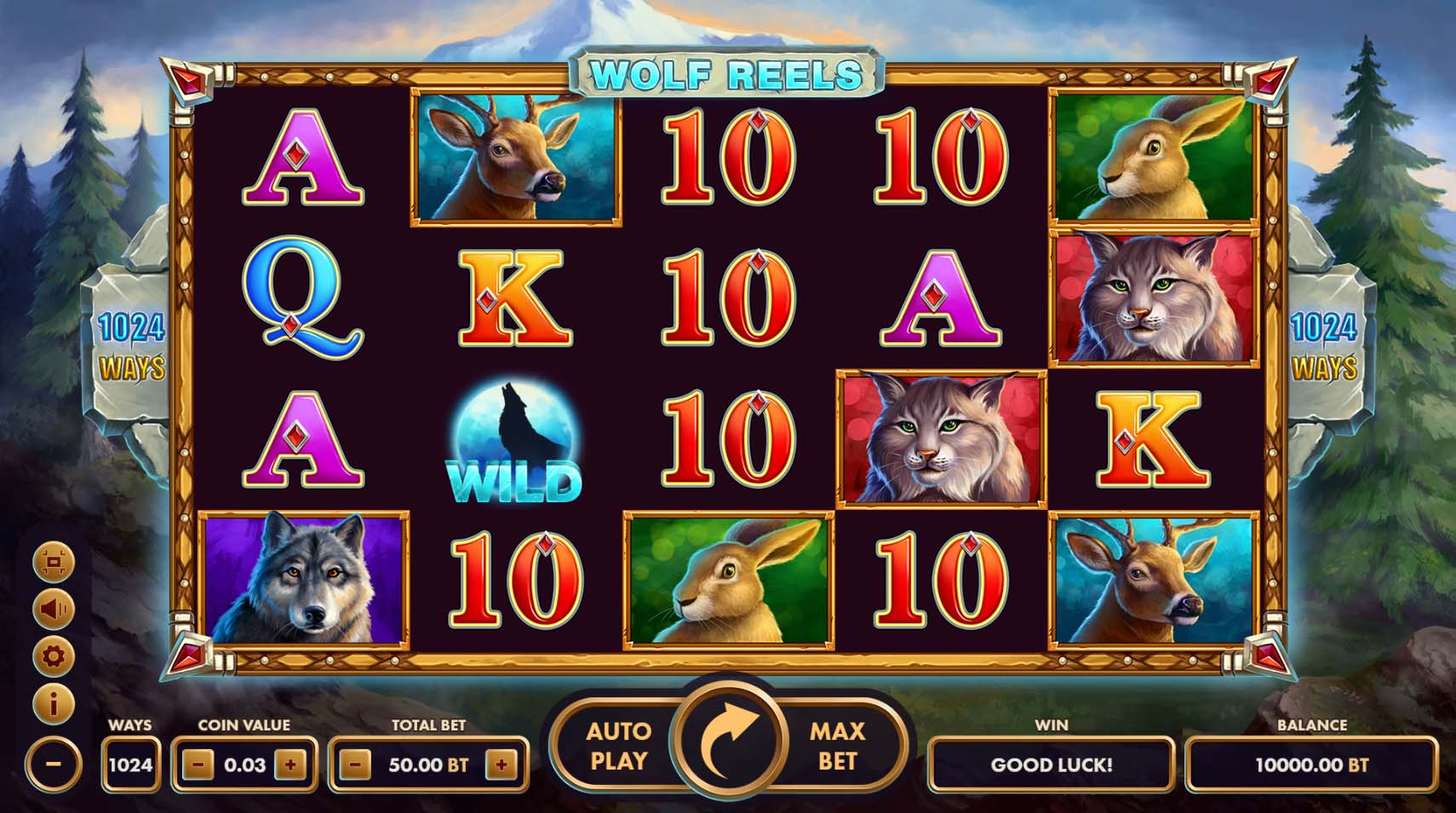Open the gear settings menu

[x=53, y=656]
